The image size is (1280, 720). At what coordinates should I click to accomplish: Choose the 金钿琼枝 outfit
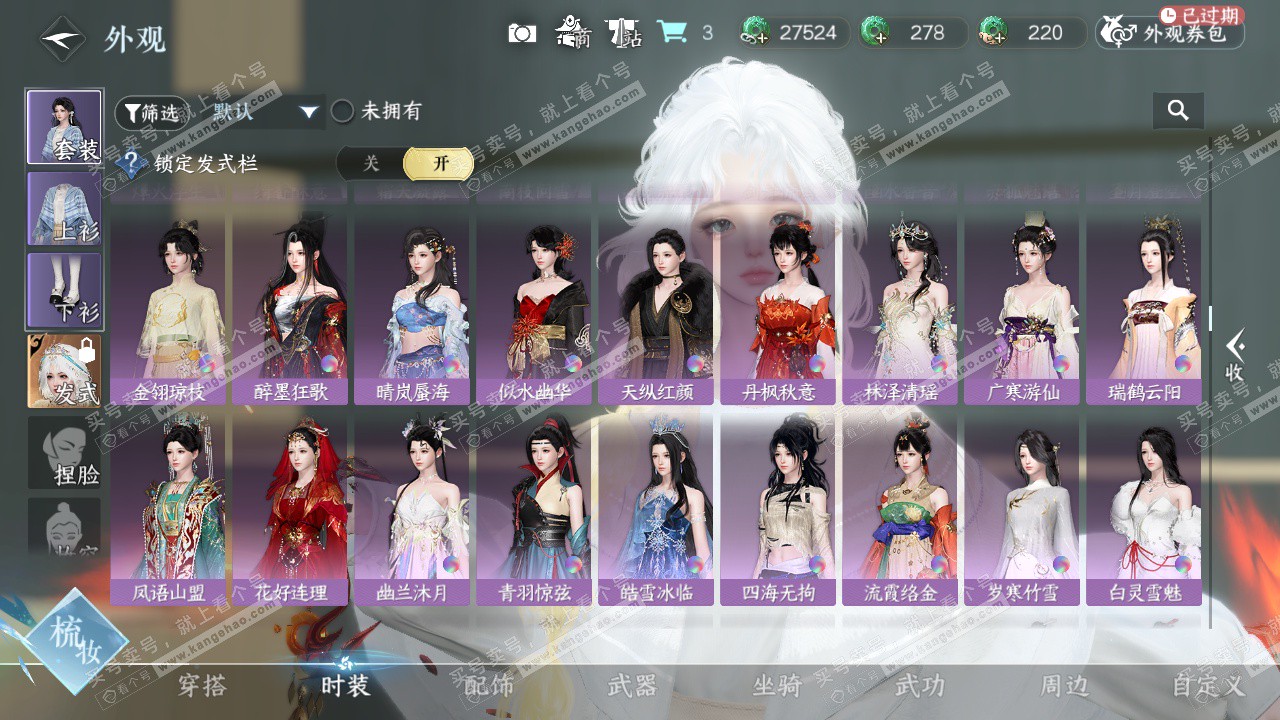(x=169, y=308)
